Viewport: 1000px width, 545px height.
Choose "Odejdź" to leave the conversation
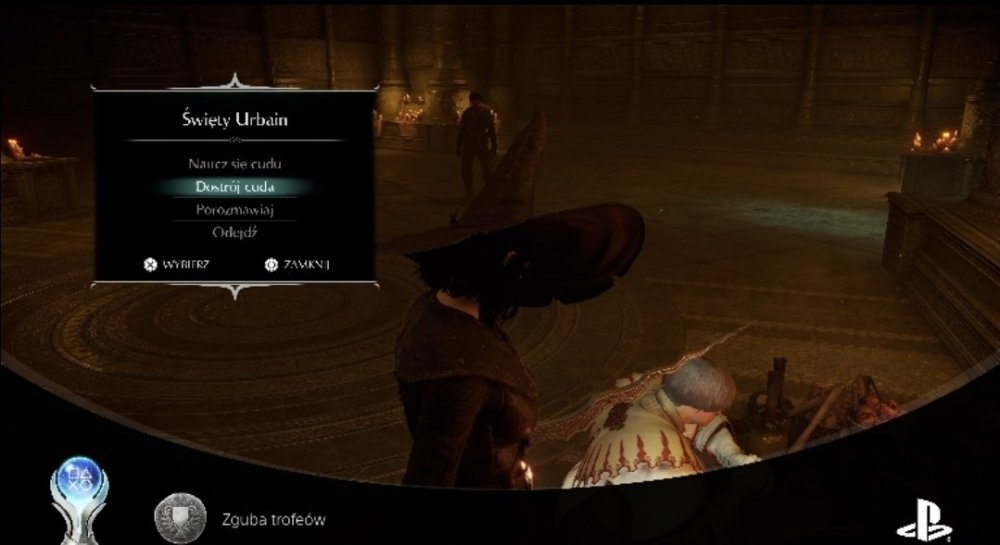coord(234,233)
